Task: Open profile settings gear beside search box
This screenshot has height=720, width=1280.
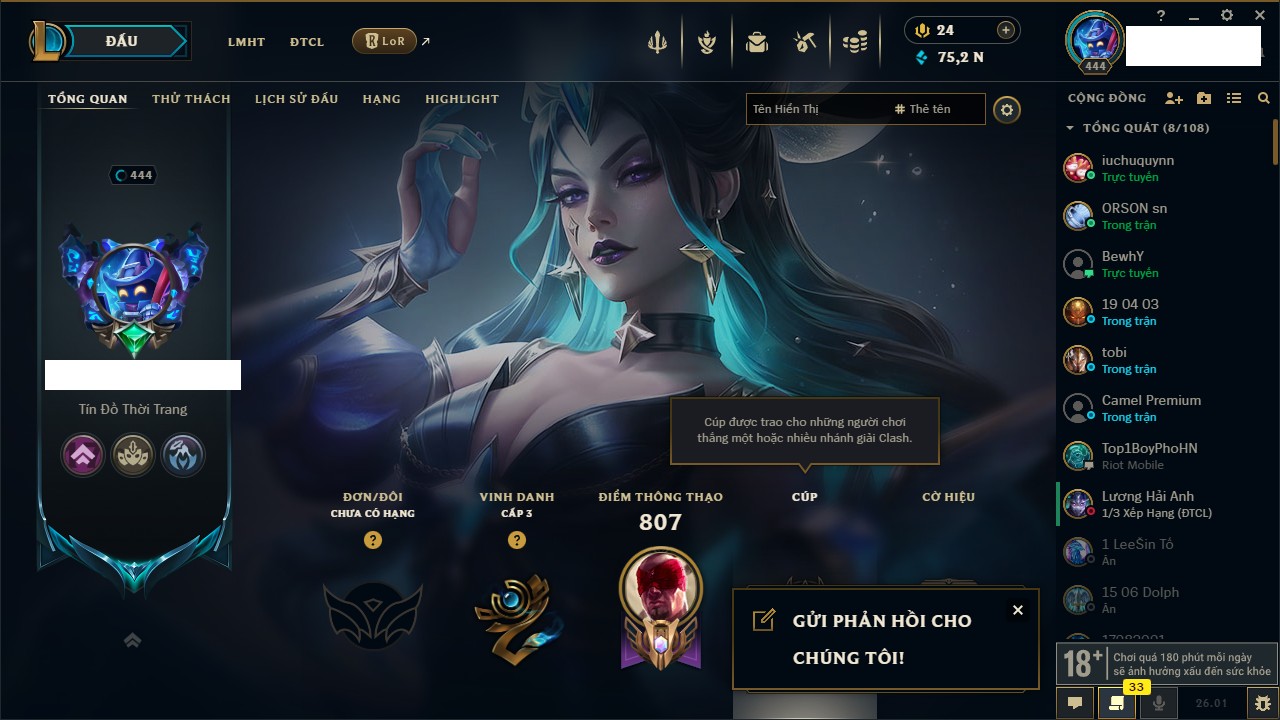Action: tap(1007, 109)
